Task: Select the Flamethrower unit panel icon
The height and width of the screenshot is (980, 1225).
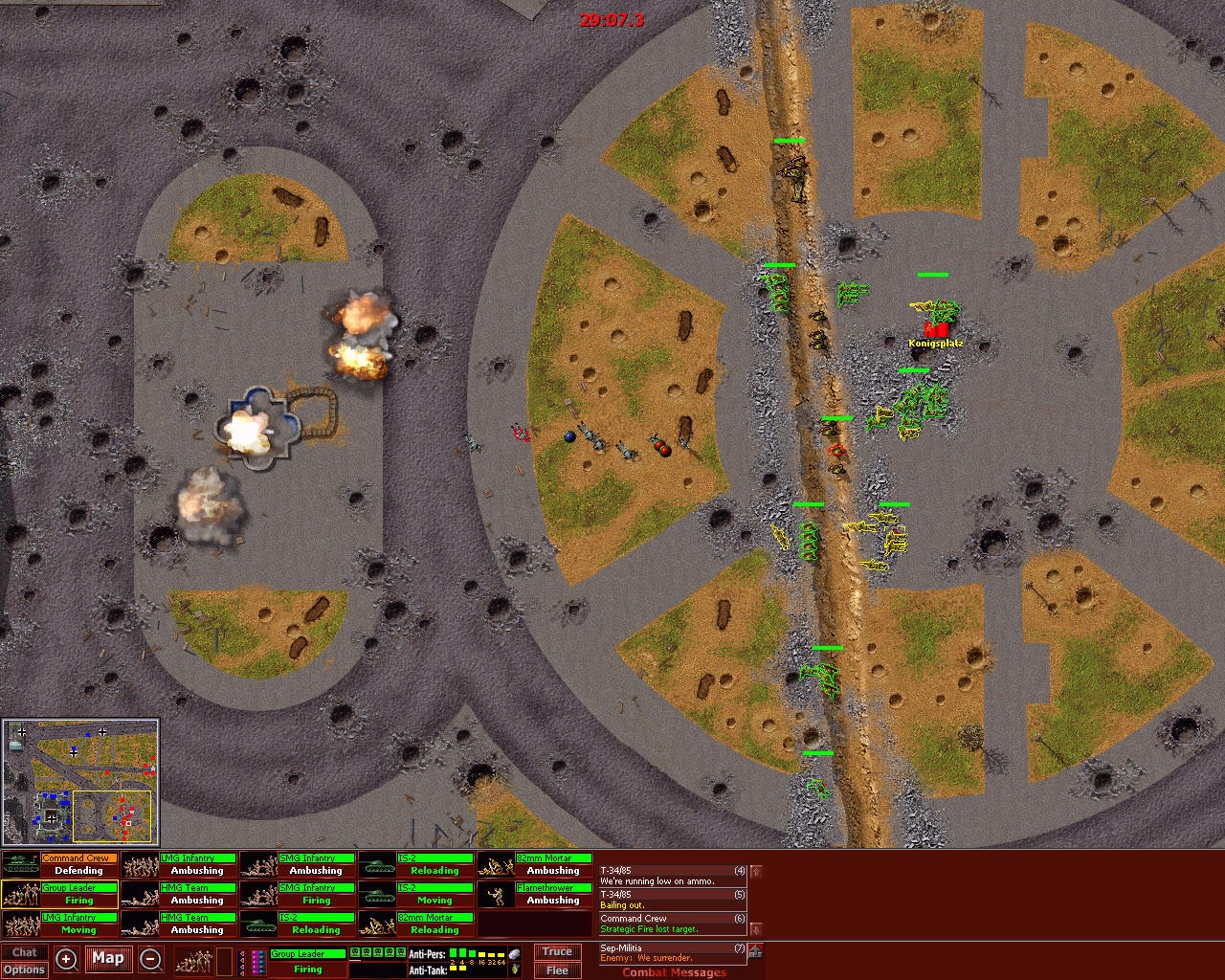Action: (495, 895)
